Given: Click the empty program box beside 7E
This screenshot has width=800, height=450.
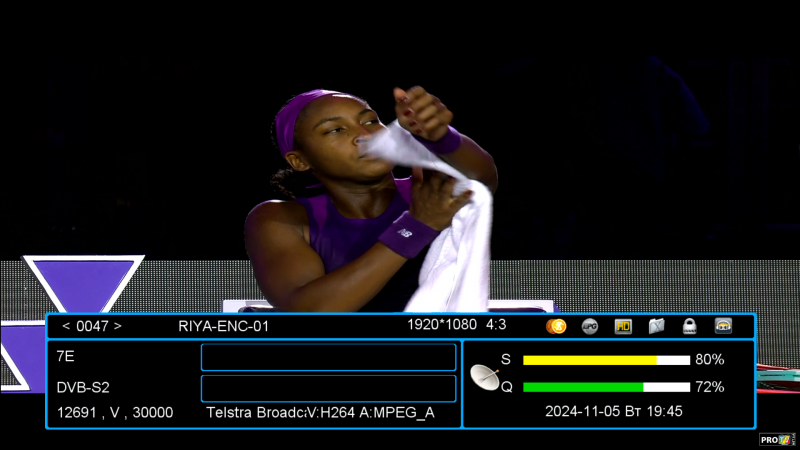Looking at the screenshot, I should (328, 357).
